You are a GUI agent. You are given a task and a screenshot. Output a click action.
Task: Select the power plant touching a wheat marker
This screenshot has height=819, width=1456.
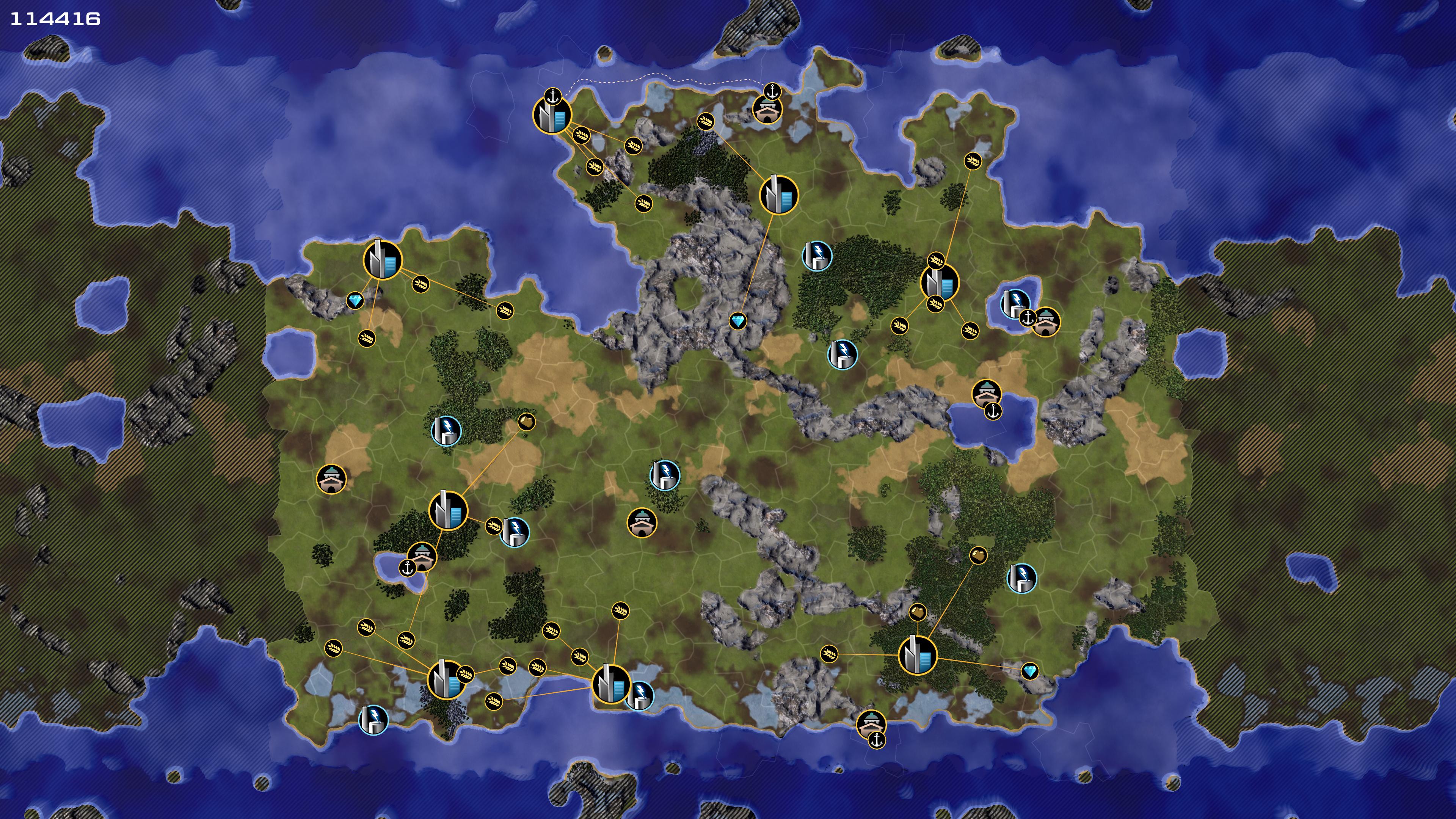tap(515, 532)
